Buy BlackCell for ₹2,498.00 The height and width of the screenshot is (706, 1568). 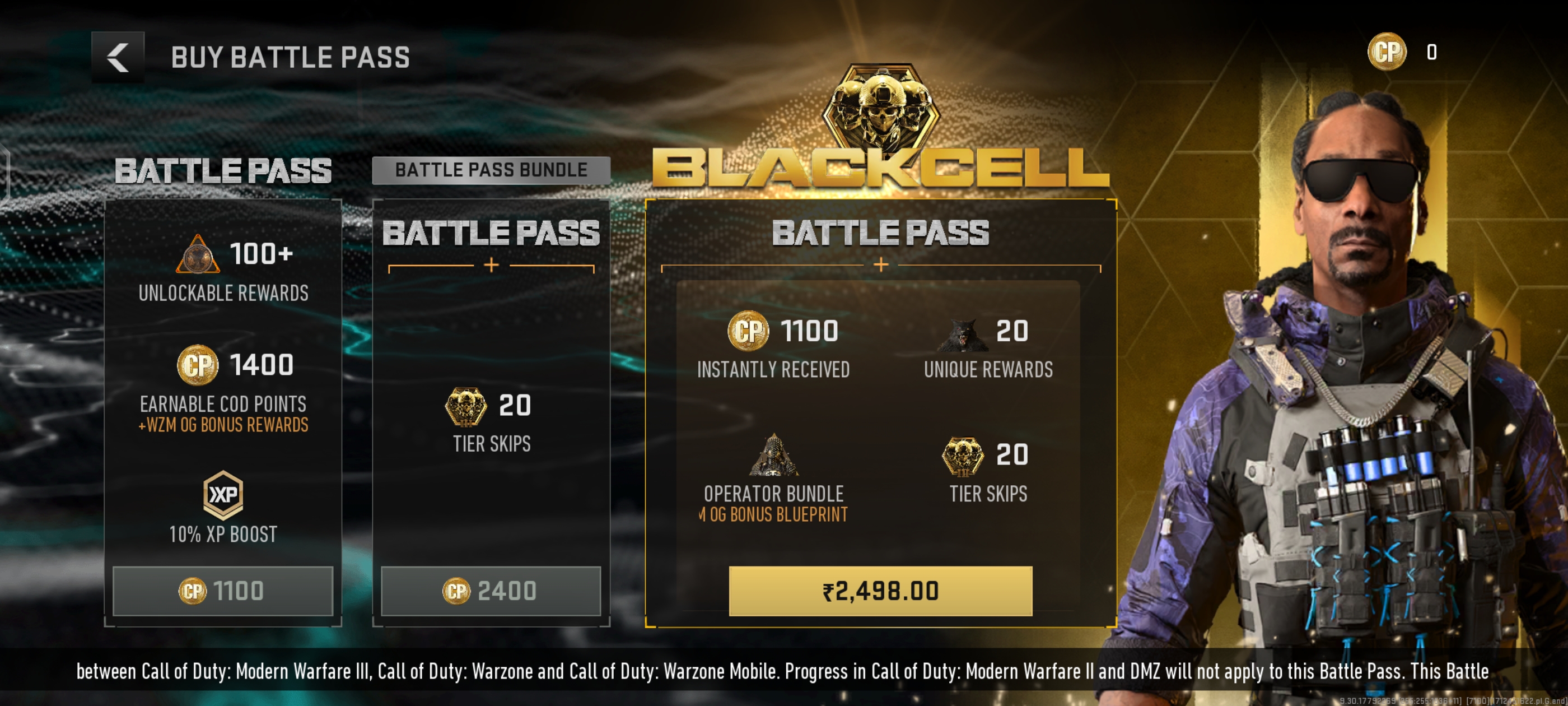[880, 590]
